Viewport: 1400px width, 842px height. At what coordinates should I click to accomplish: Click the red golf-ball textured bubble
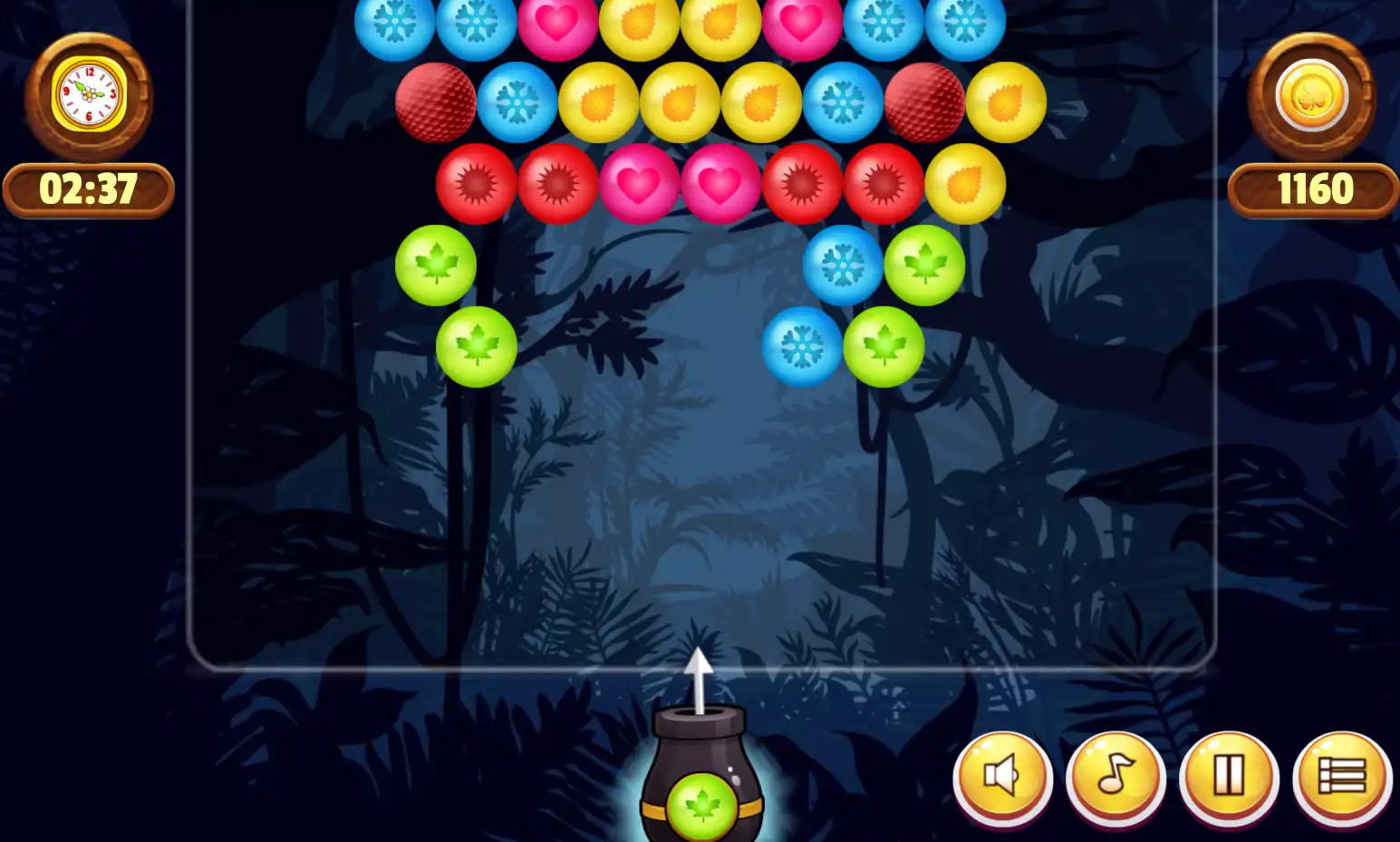[438, 102]
